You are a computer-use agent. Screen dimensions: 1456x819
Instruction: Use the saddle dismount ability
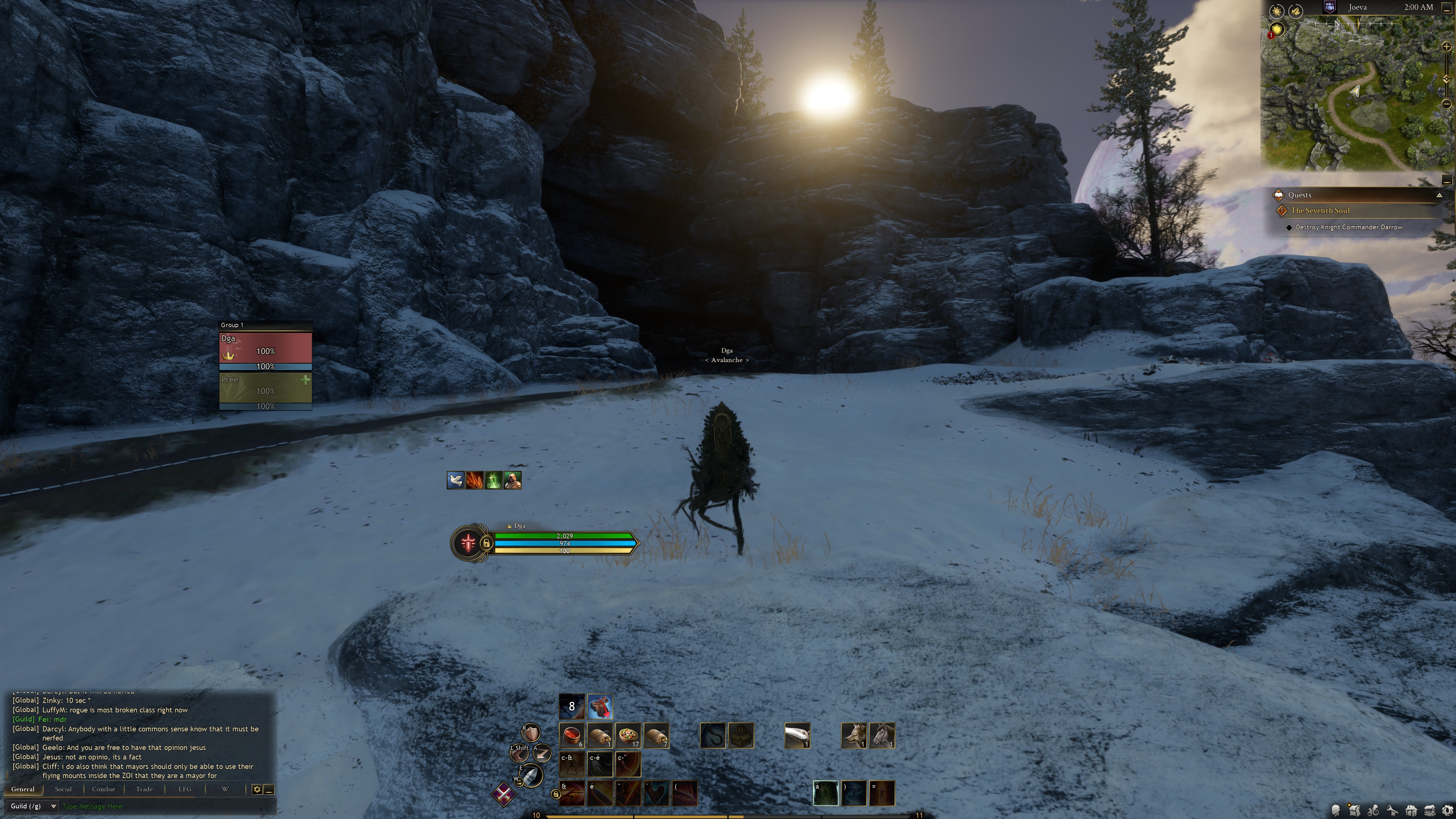point(600,706)
